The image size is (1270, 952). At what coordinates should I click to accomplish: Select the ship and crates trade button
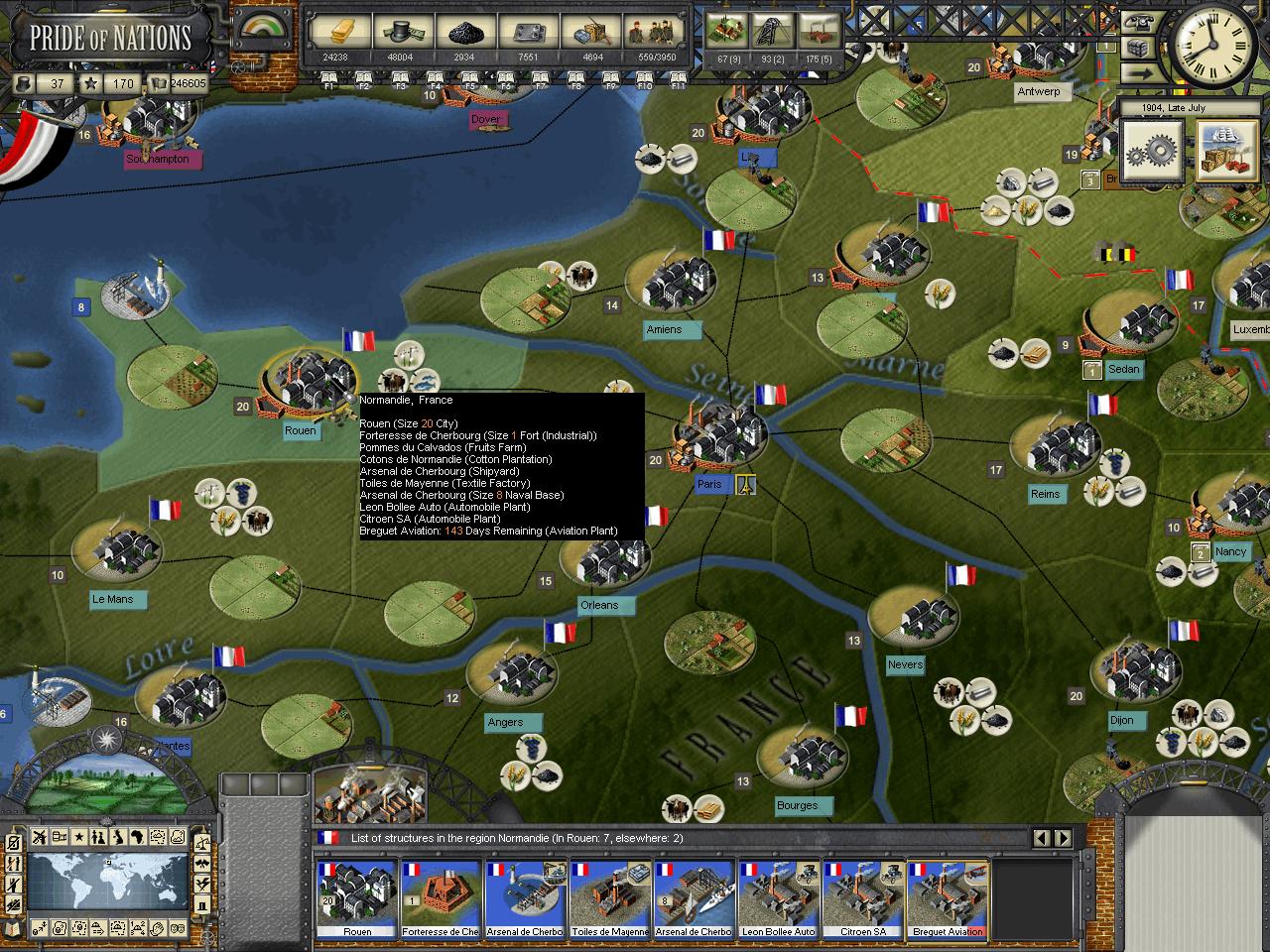tap(1225, 152)
